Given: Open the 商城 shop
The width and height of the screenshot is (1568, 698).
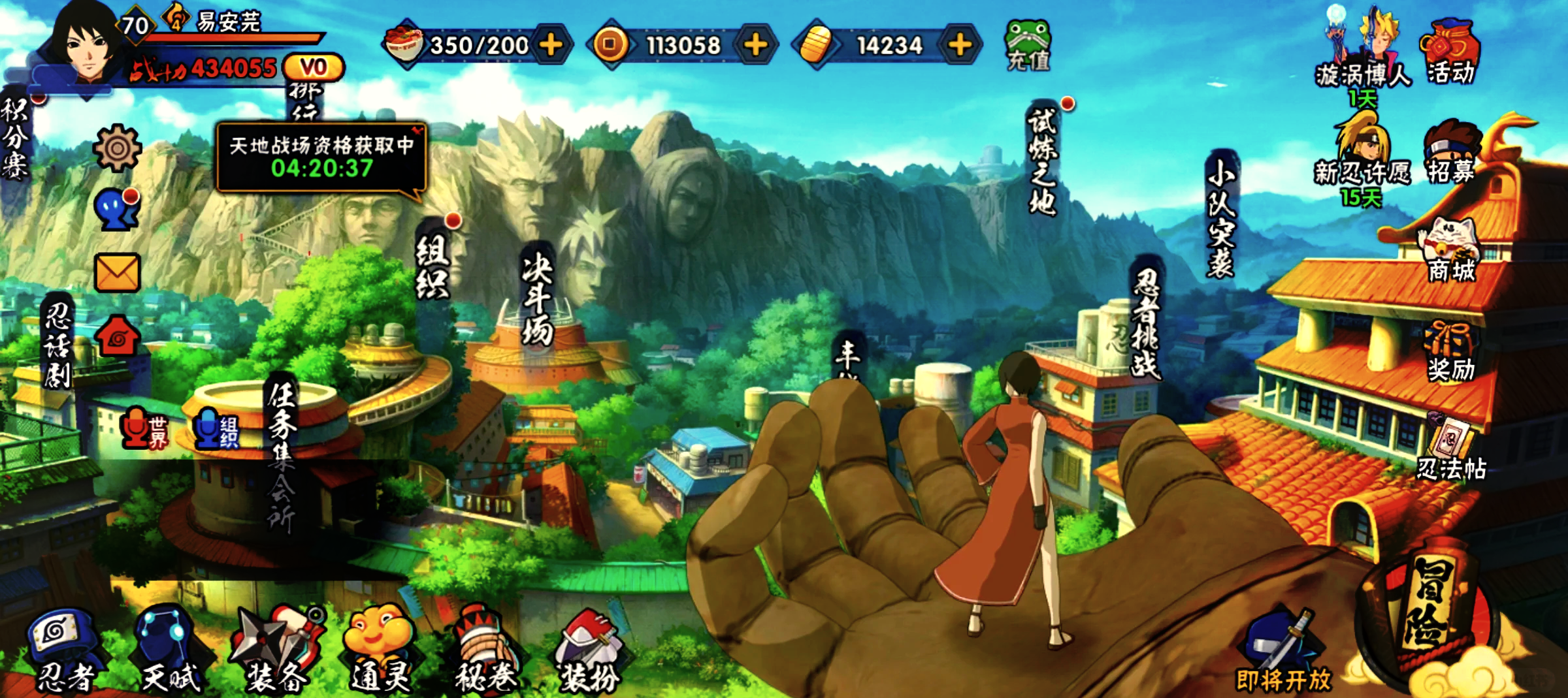Looking at the screenshot, I should [1450, 251].
